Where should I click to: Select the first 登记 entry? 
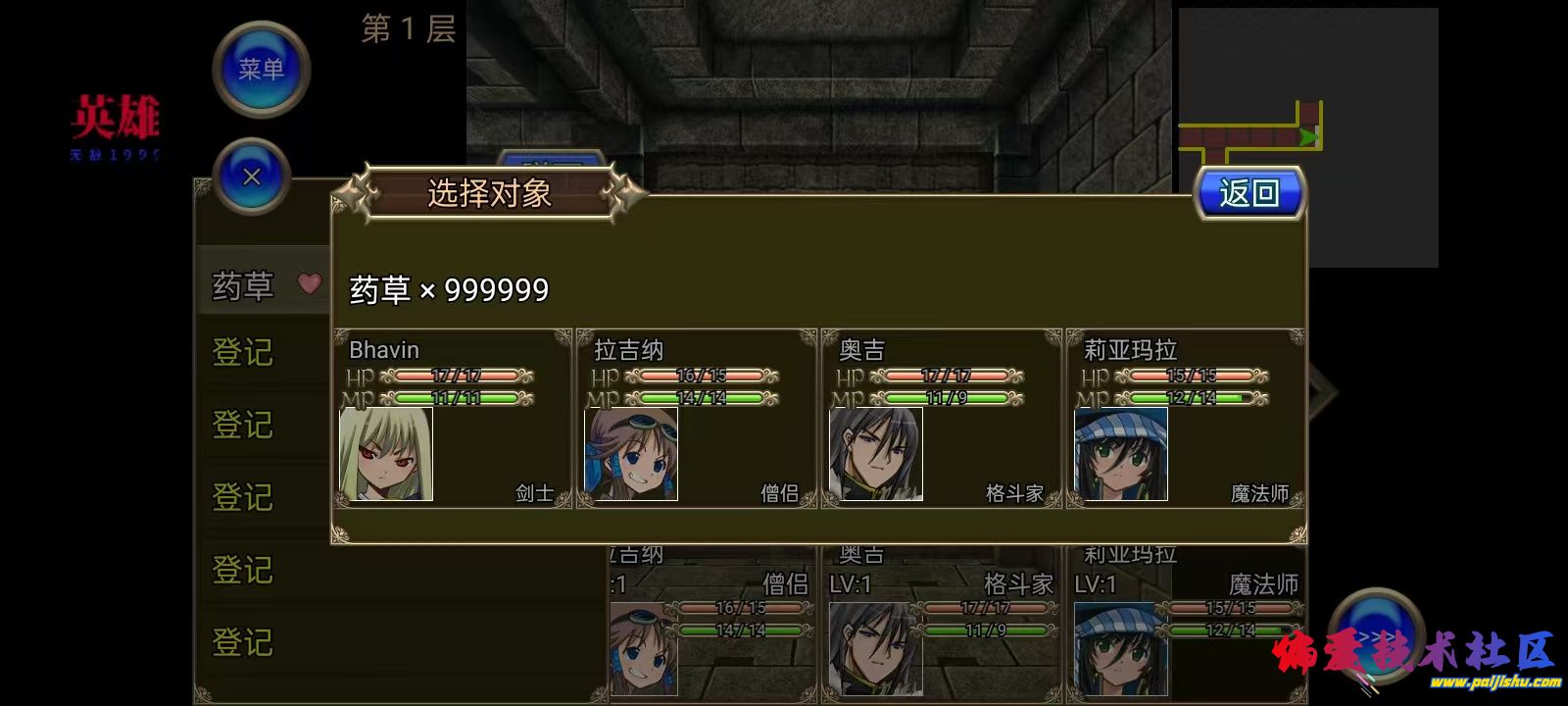coord(241,355)
